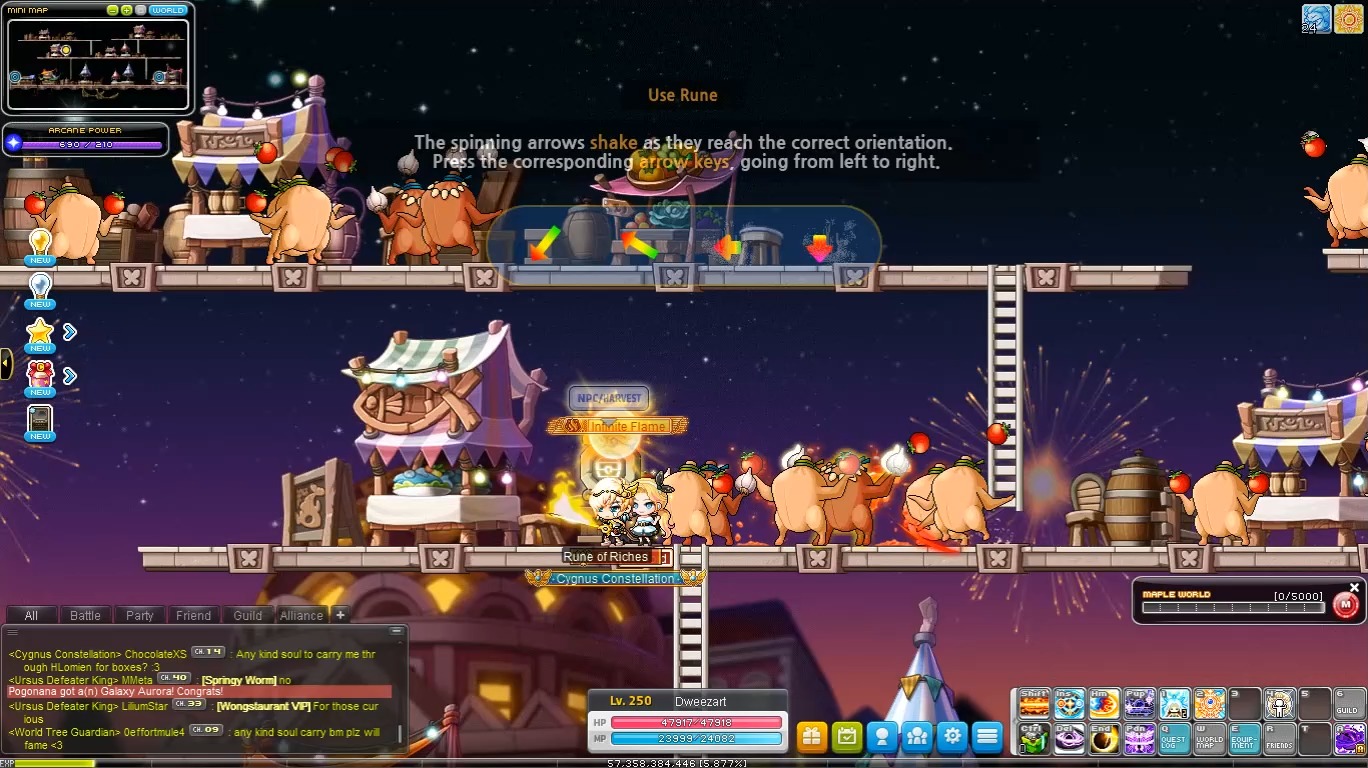
Task: Open the Quest Log shortcut slot
Action: tap(1174, 739)
